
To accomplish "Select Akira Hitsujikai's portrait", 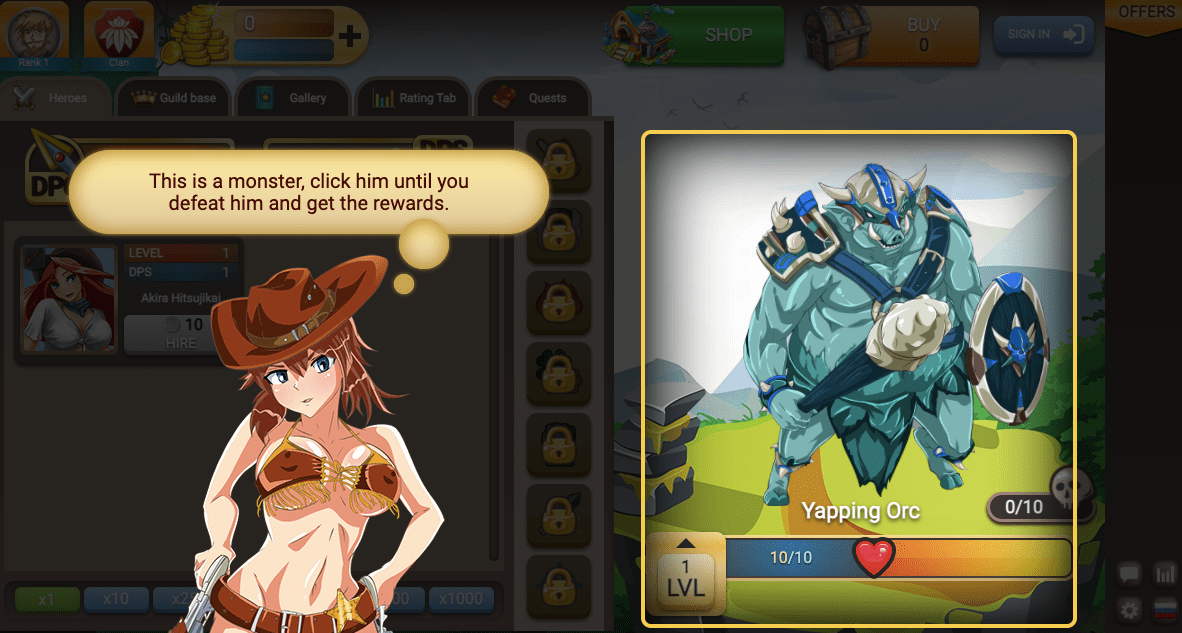I will point(69,299).
